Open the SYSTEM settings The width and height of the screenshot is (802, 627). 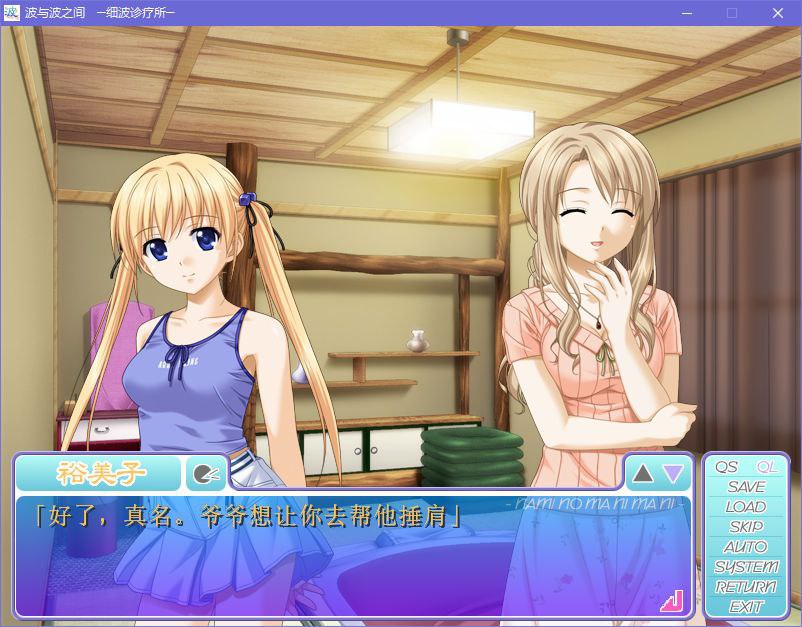[x=746, y=567]
